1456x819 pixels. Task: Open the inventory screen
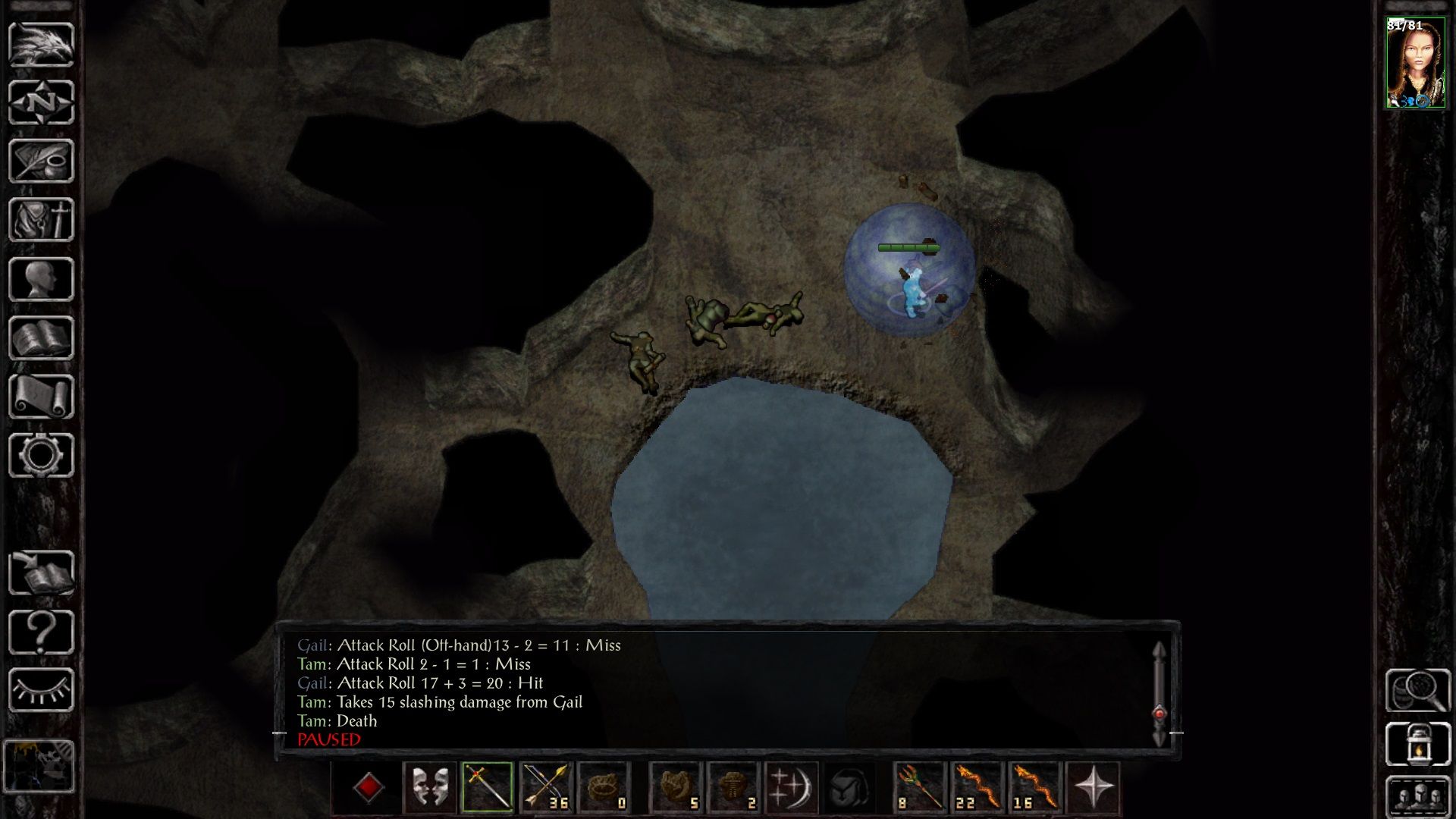coord(41,220)
